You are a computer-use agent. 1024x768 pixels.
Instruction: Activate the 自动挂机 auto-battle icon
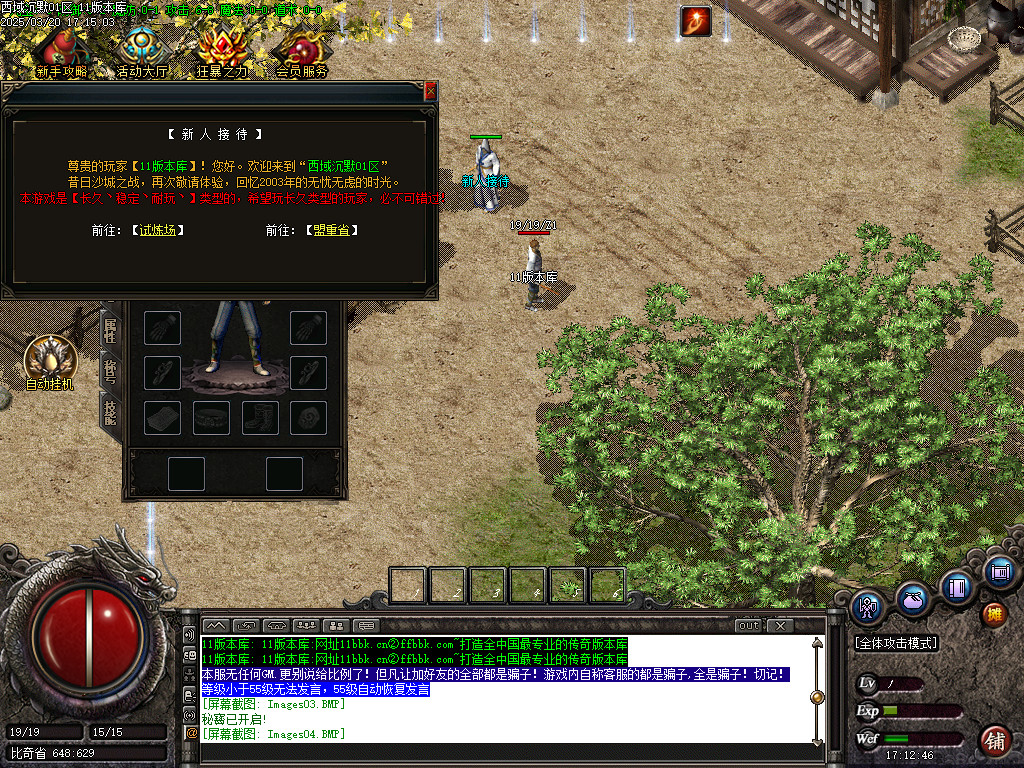pos(49,360)
